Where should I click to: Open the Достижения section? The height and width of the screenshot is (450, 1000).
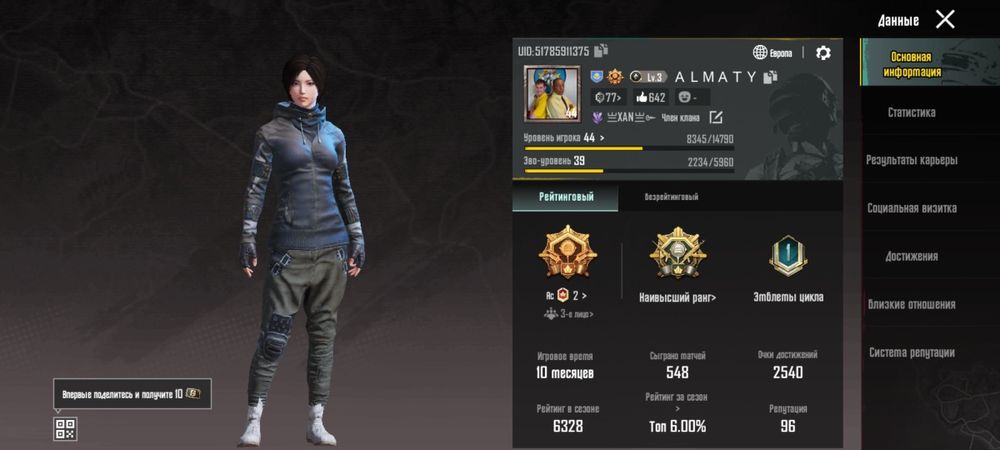click(x=911, y=256)
